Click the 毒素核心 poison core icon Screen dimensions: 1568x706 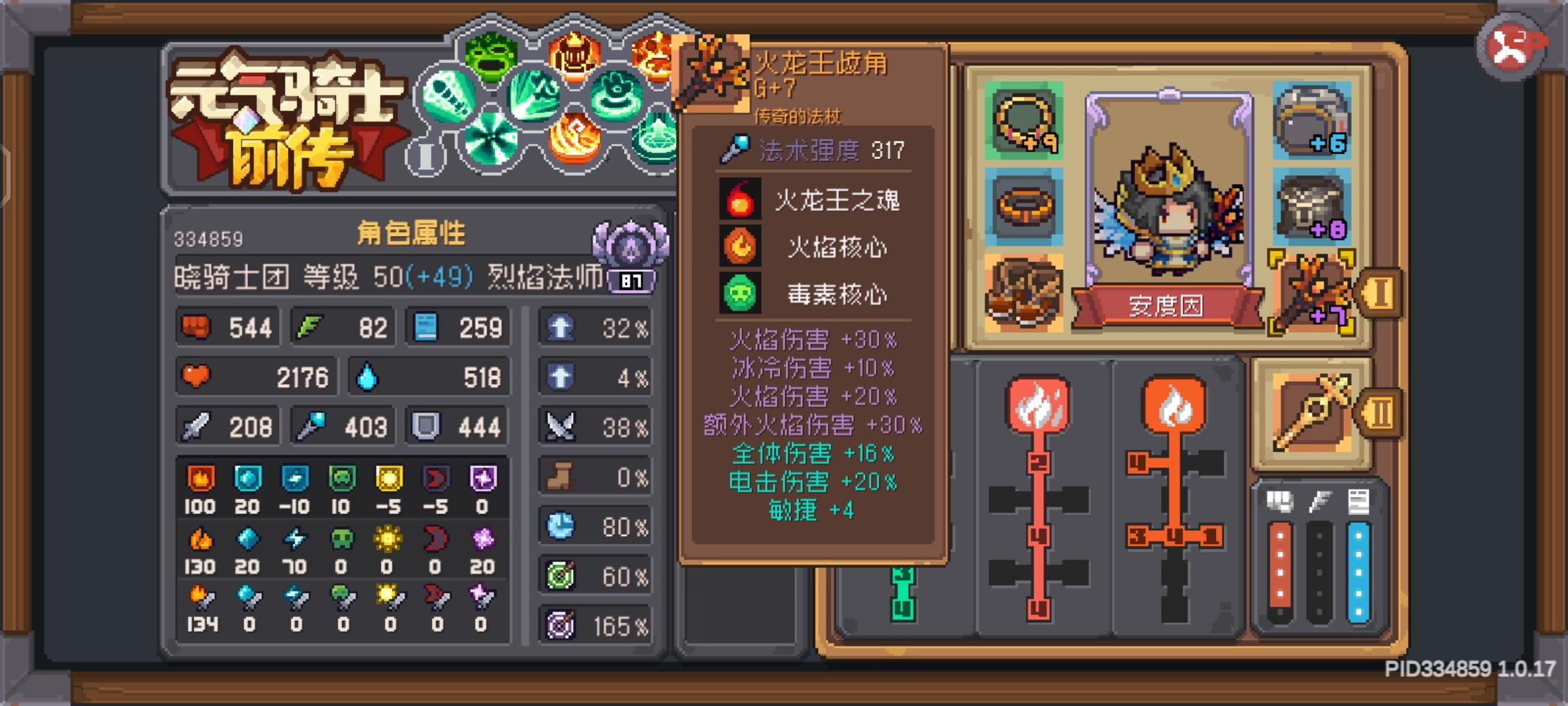[739, 294]
